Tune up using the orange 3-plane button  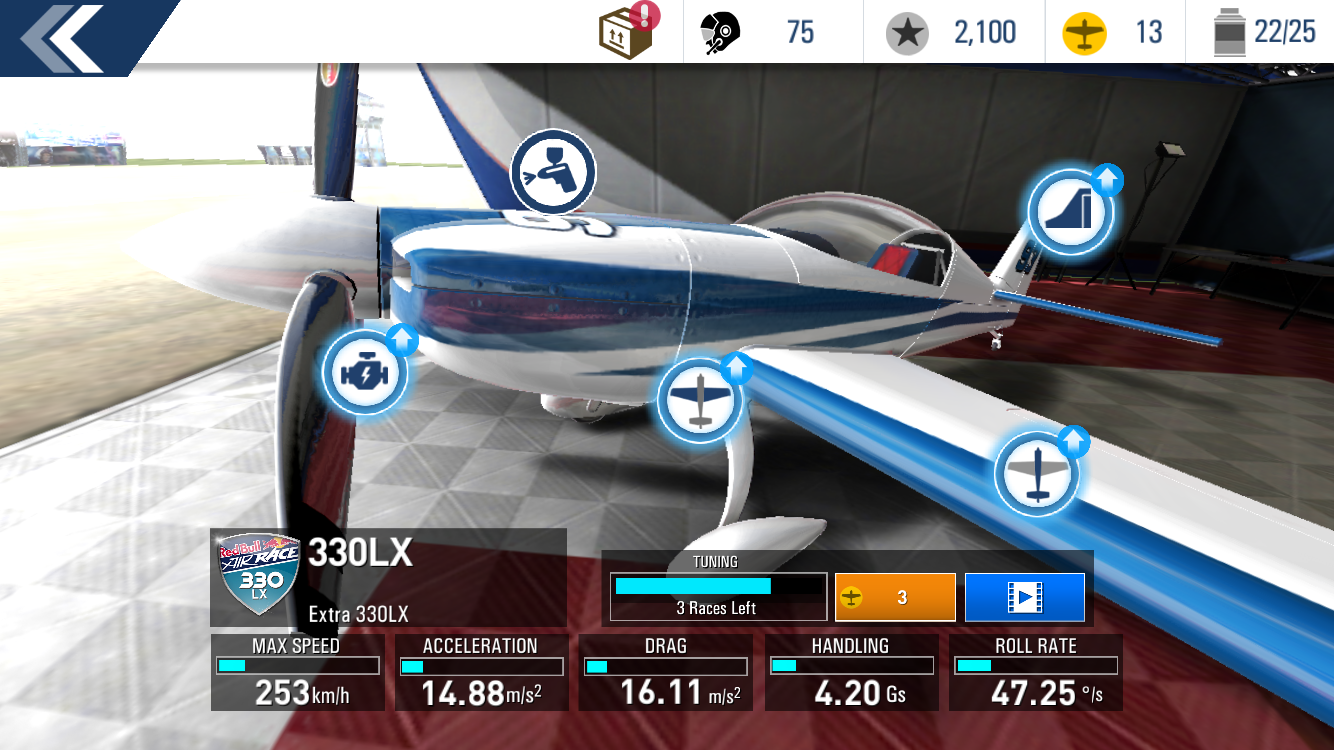[895, 597]
